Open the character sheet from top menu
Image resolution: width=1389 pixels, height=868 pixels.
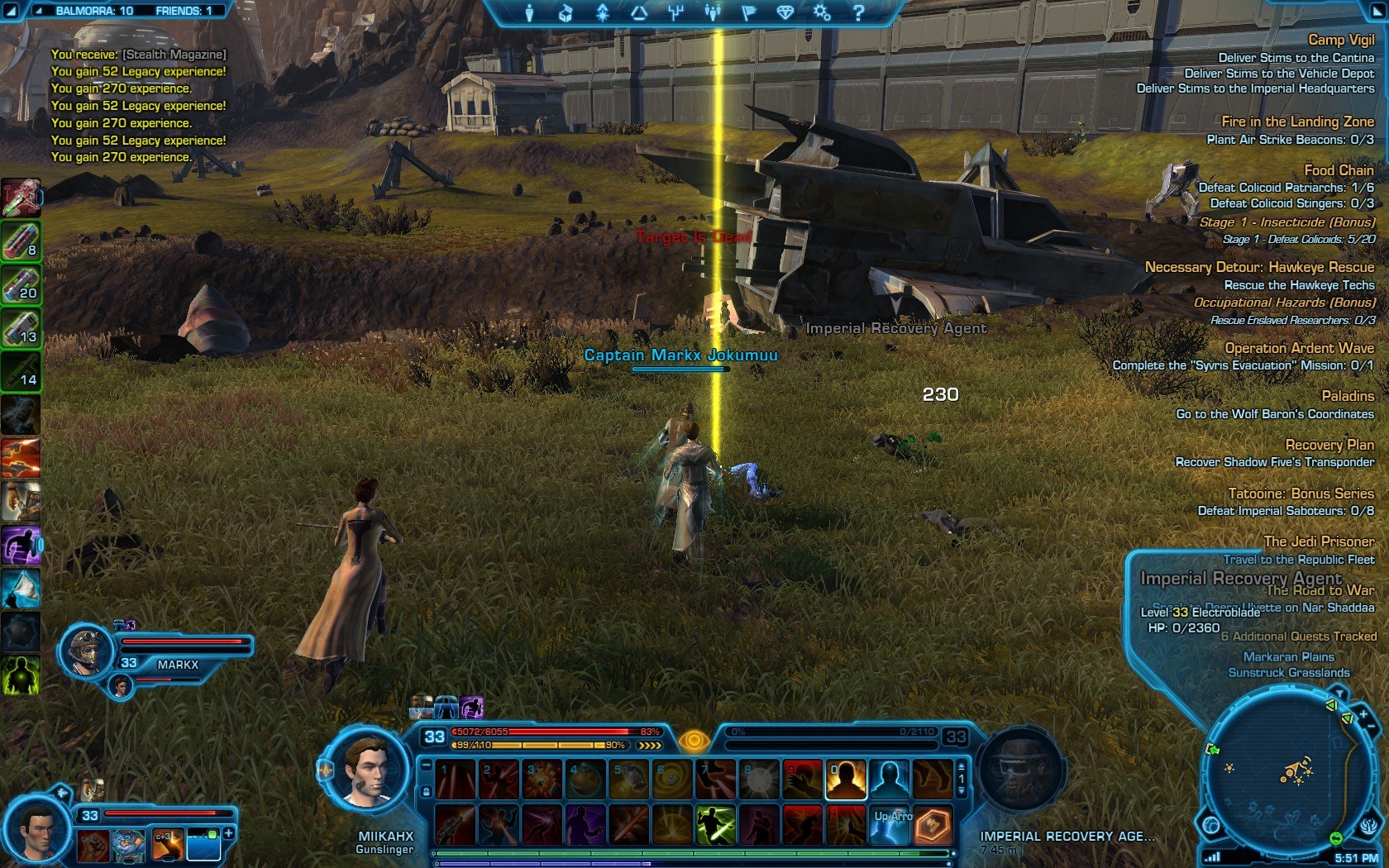point(529,12)
